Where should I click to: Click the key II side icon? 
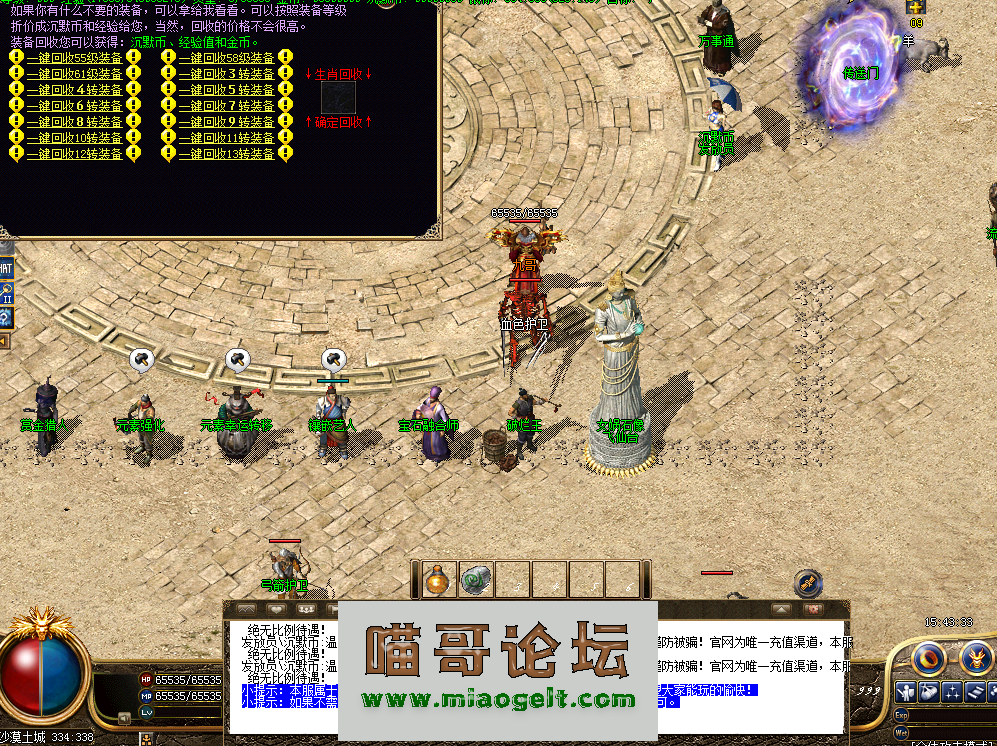(6, 293)
